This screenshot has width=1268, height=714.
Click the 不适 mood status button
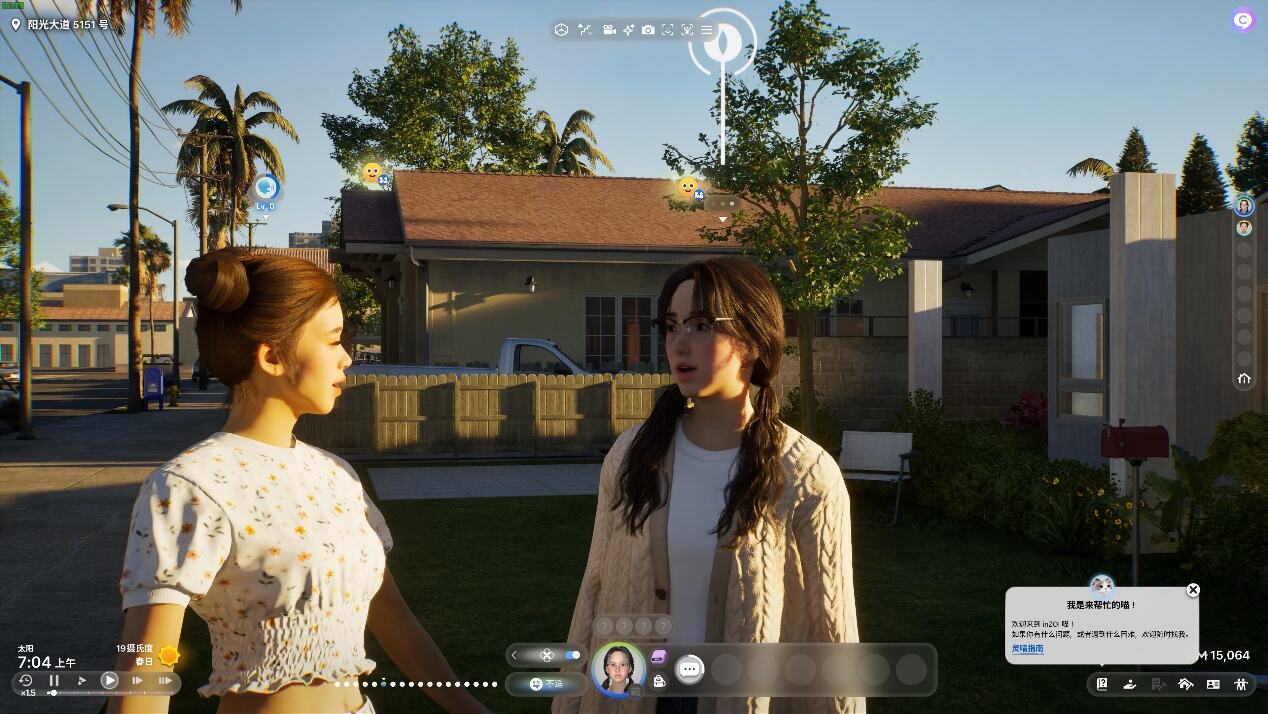click(x=546, y=684)
